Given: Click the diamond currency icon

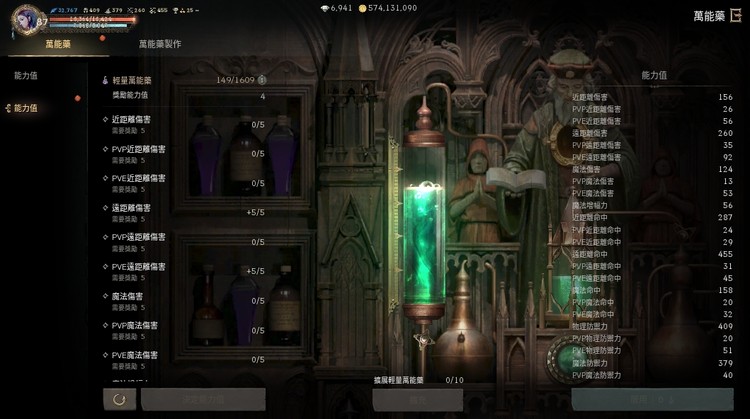Looking at the screenshot, I should pos(324,8).
